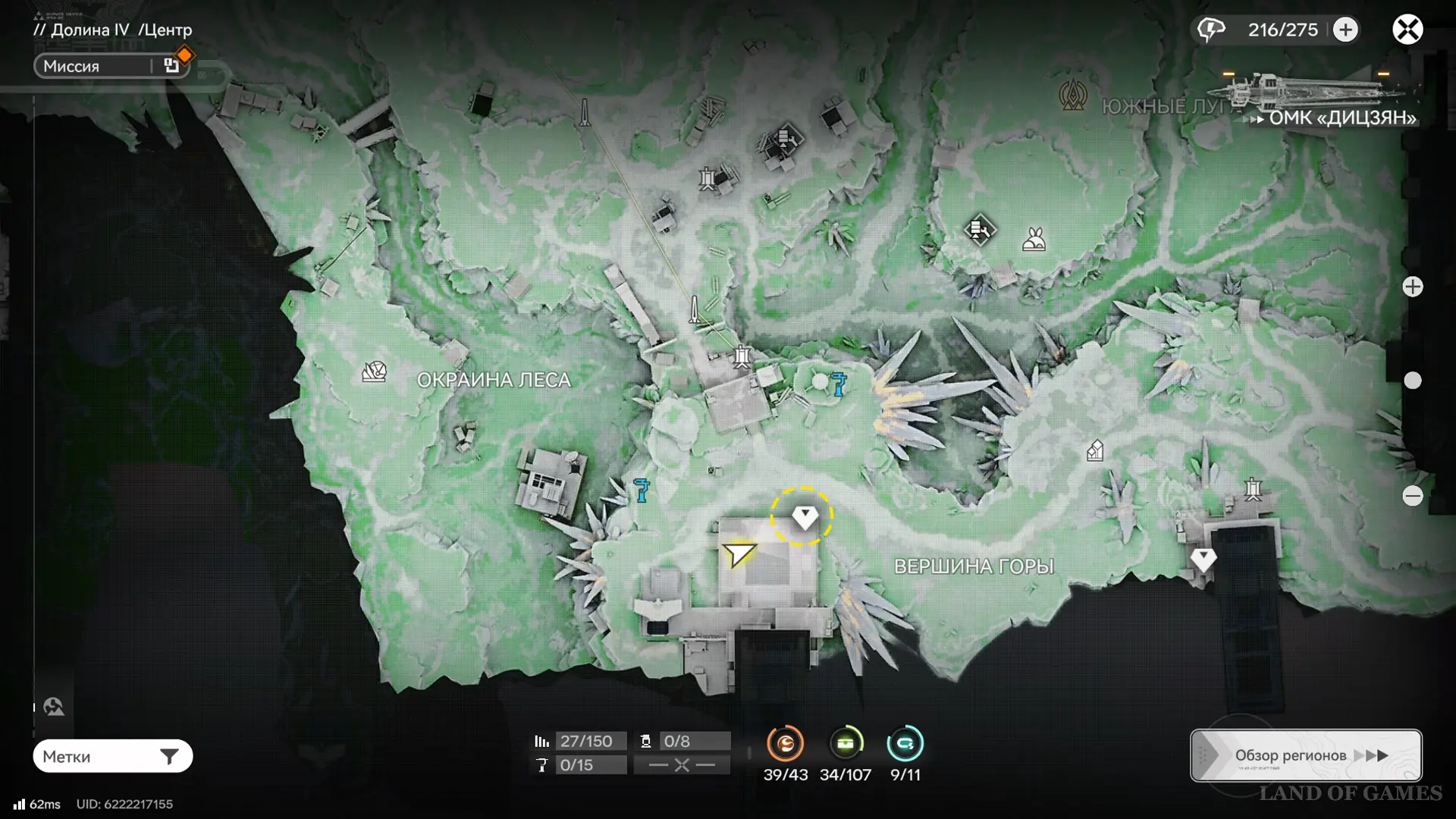
Task: Click the orange collectible counter 39/43
Action: [x=785, y=744]
